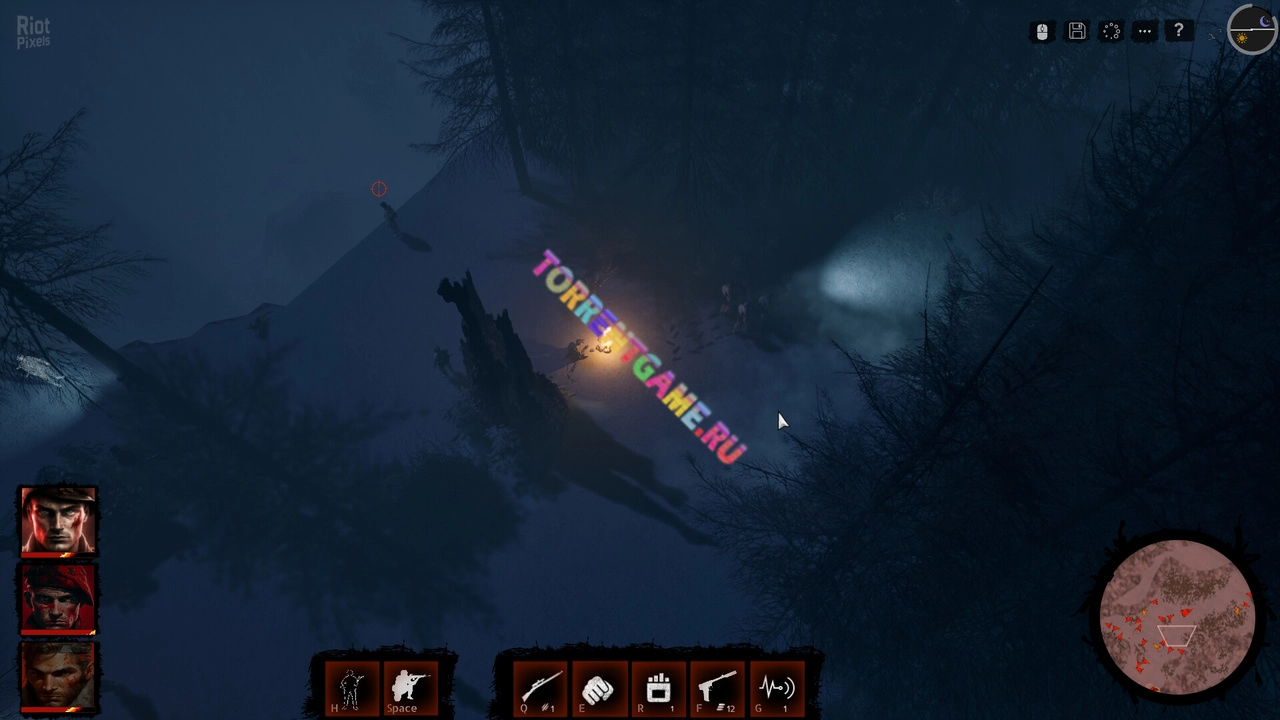Activate the crouched aiming soldier action
1280x720 pixels.
(x=409, y=688)
